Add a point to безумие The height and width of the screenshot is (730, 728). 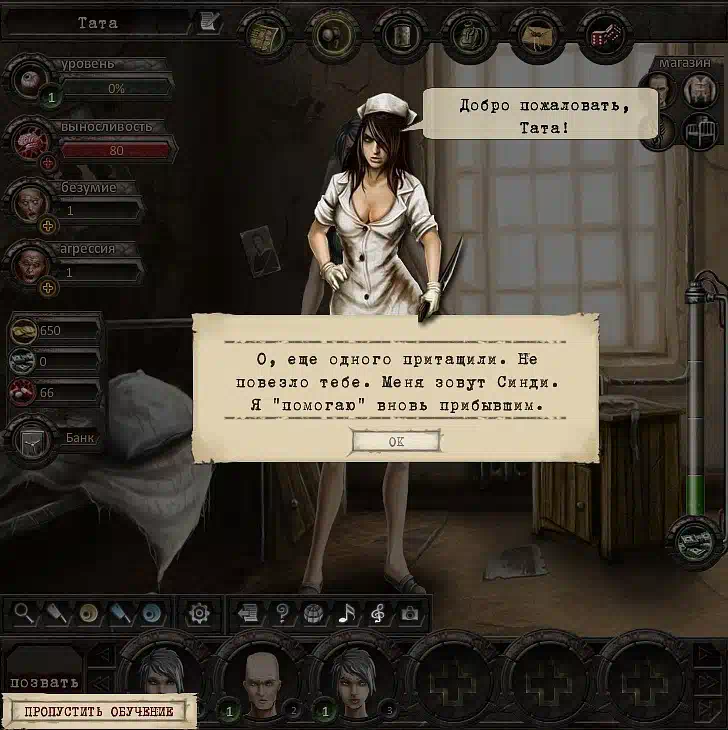click(47, 225)
